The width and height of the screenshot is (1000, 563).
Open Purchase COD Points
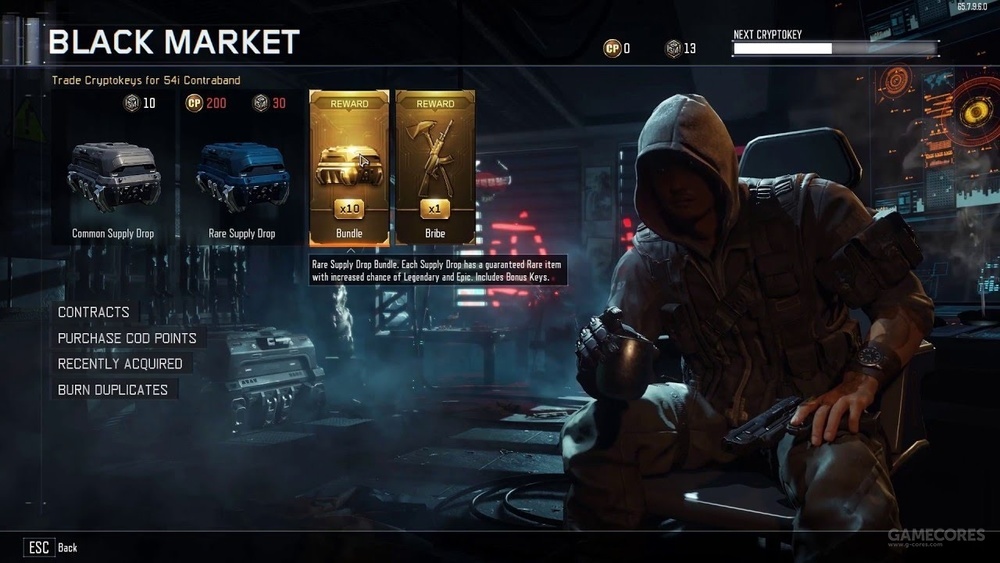127,338
